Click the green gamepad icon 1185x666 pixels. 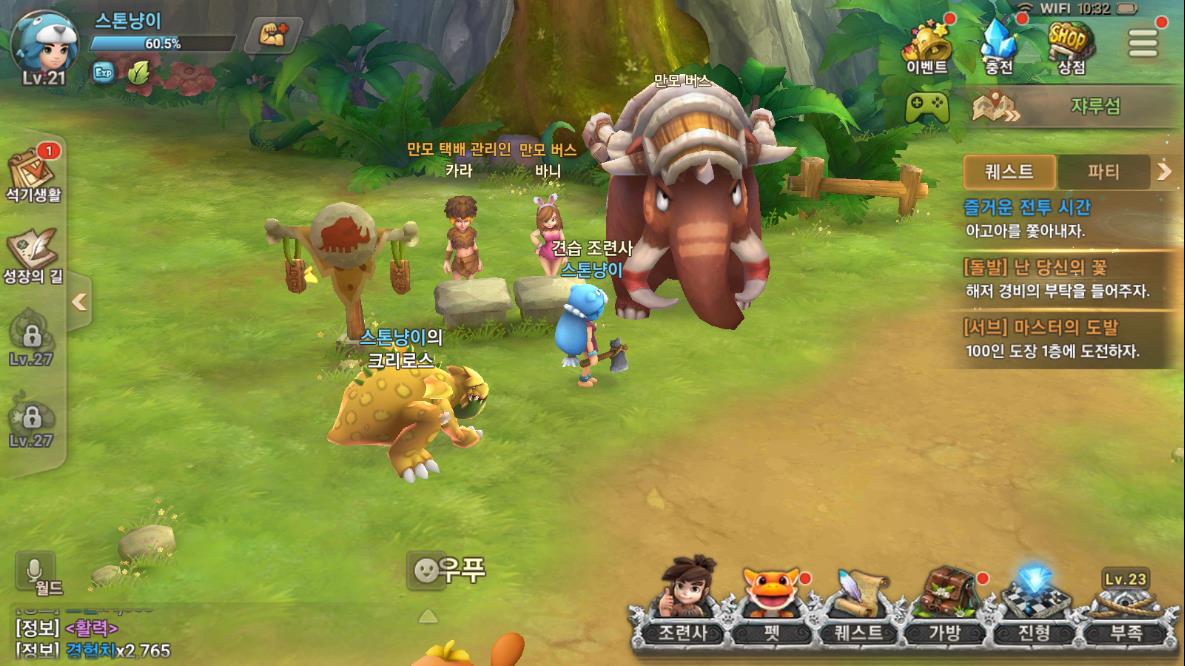point(927,107)
